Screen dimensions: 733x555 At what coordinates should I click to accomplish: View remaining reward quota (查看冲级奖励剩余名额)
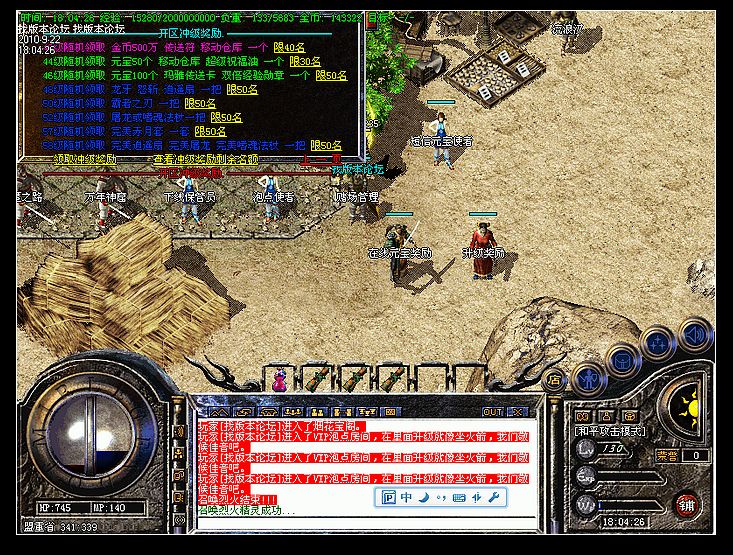(205, 159)
